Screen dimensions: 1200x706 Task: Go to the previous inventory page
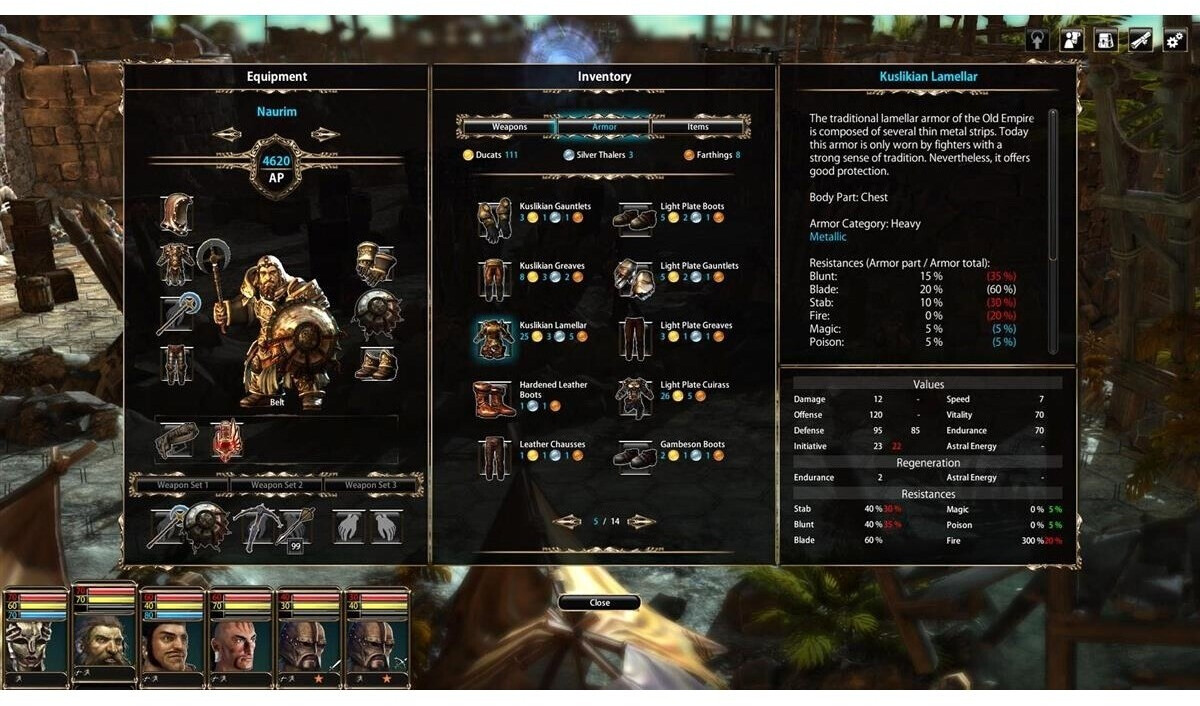[x=566, y=522]
